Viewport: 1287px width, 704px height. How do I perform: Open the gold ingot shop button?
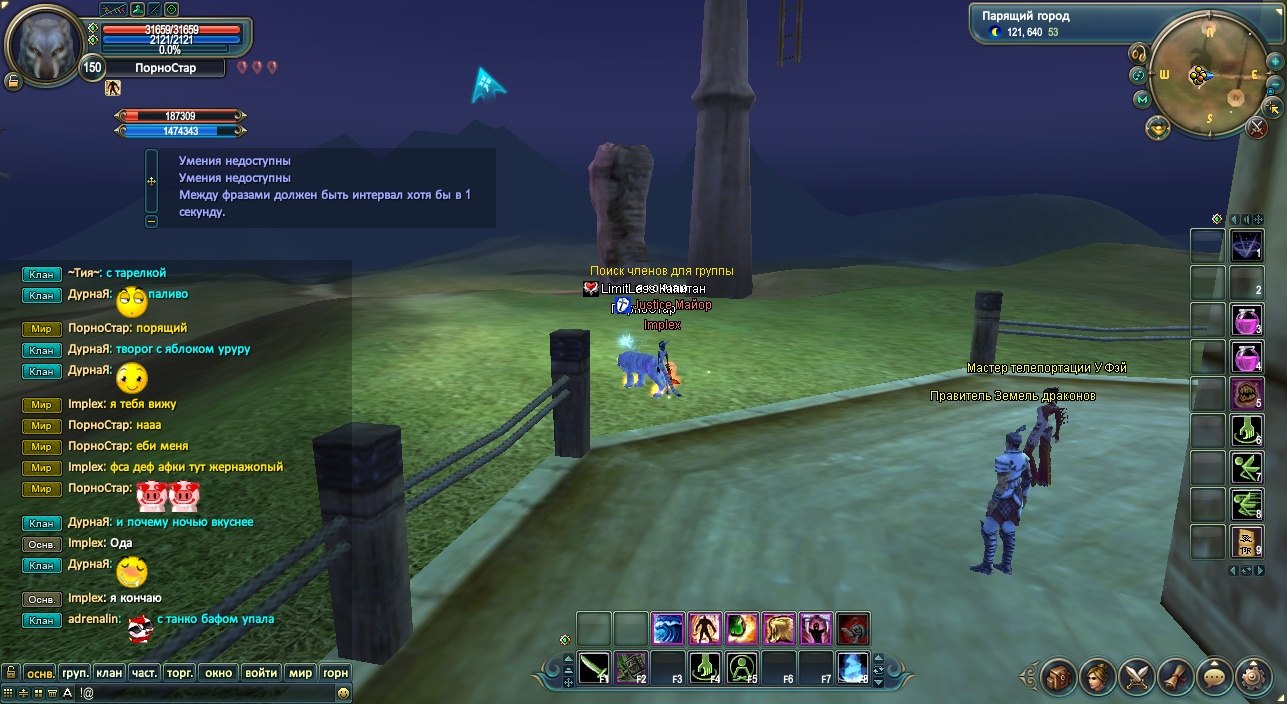click(1158, 127)
